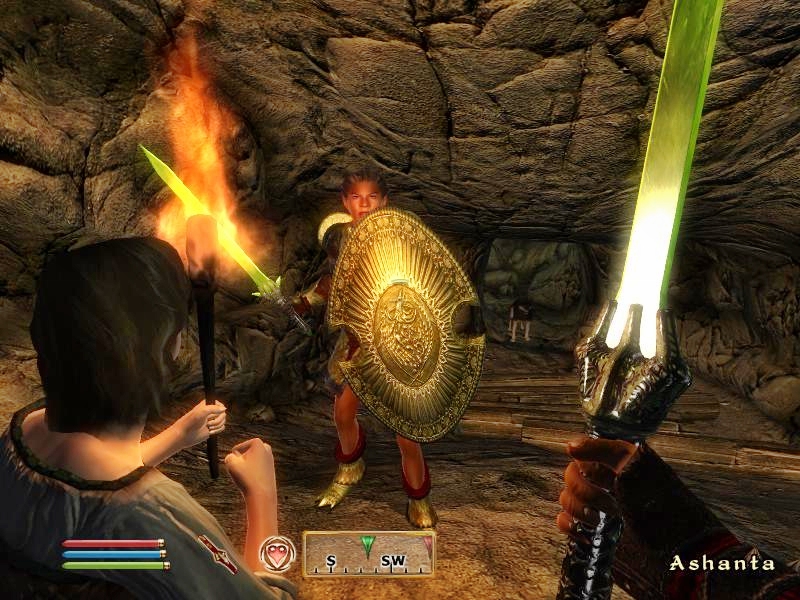Image resolution: width=800 pixels, height=600 pixels.
Task: Select the heart restoration spell icon
Action: 276,553
